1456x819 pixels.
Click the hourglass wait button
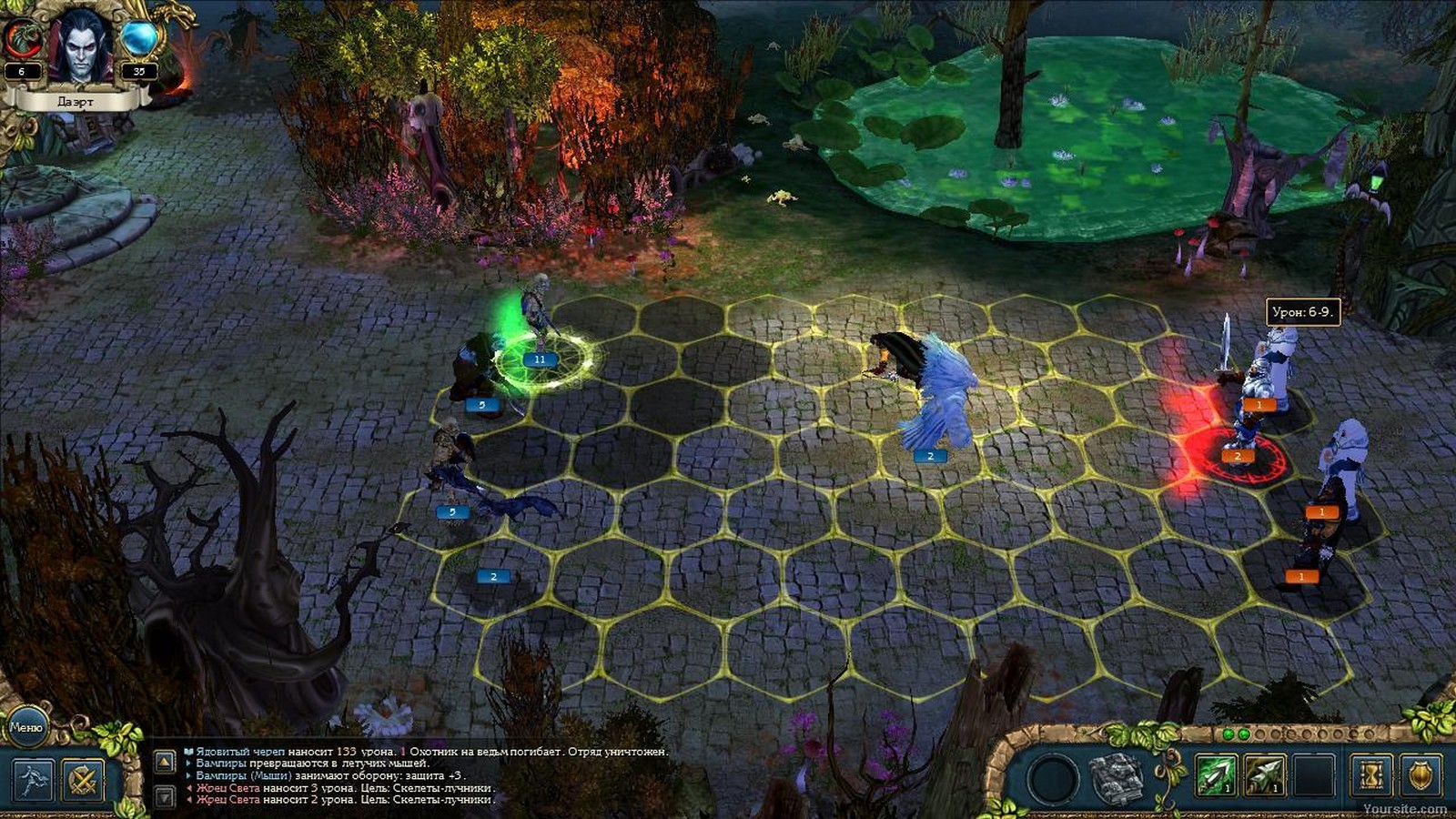click(x=1371, y=776)
